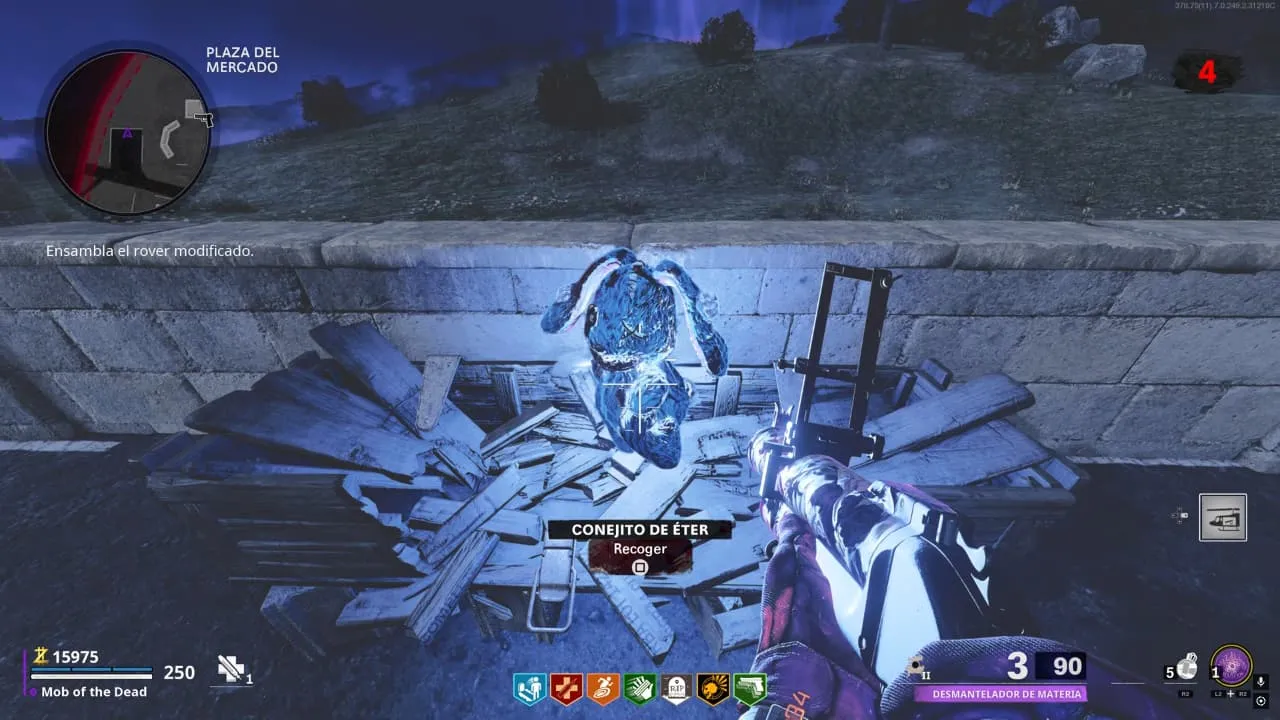Toggle the microphone icon
This screenshot has width=1280, height=720.
click(x=1262, y=681)
